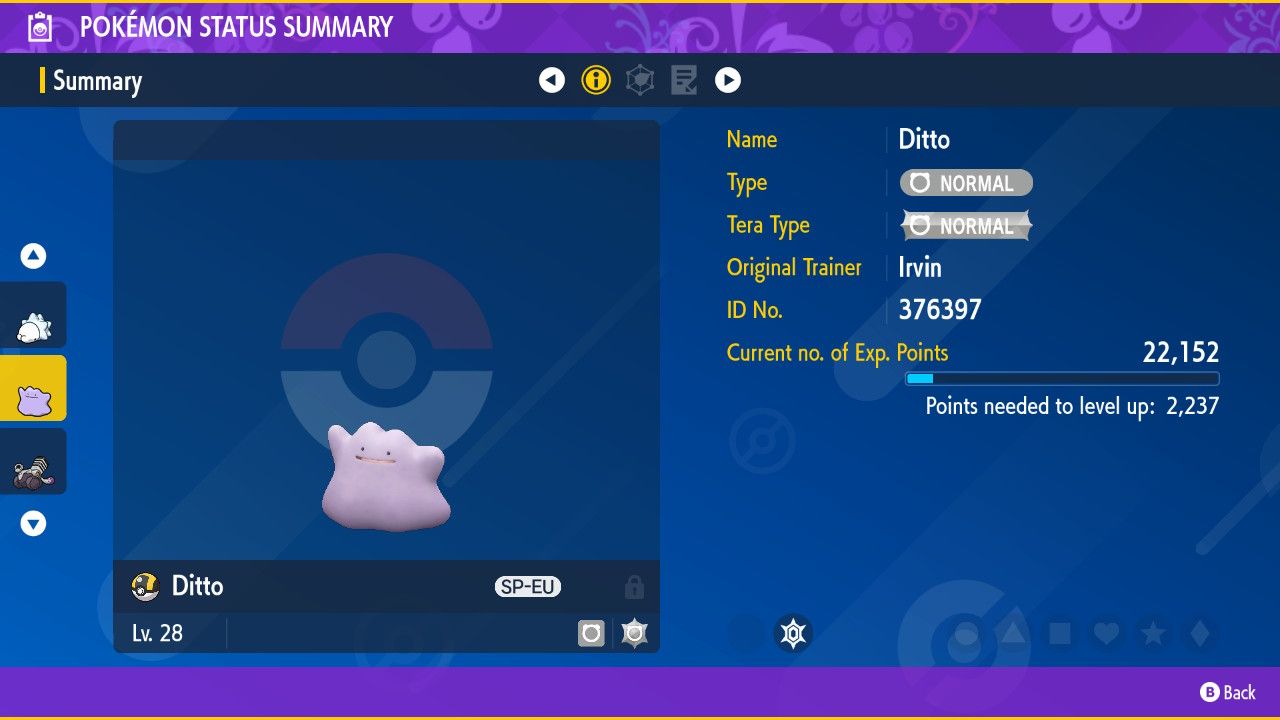Go to previous page with the left arrow

(x=552, y=80)
